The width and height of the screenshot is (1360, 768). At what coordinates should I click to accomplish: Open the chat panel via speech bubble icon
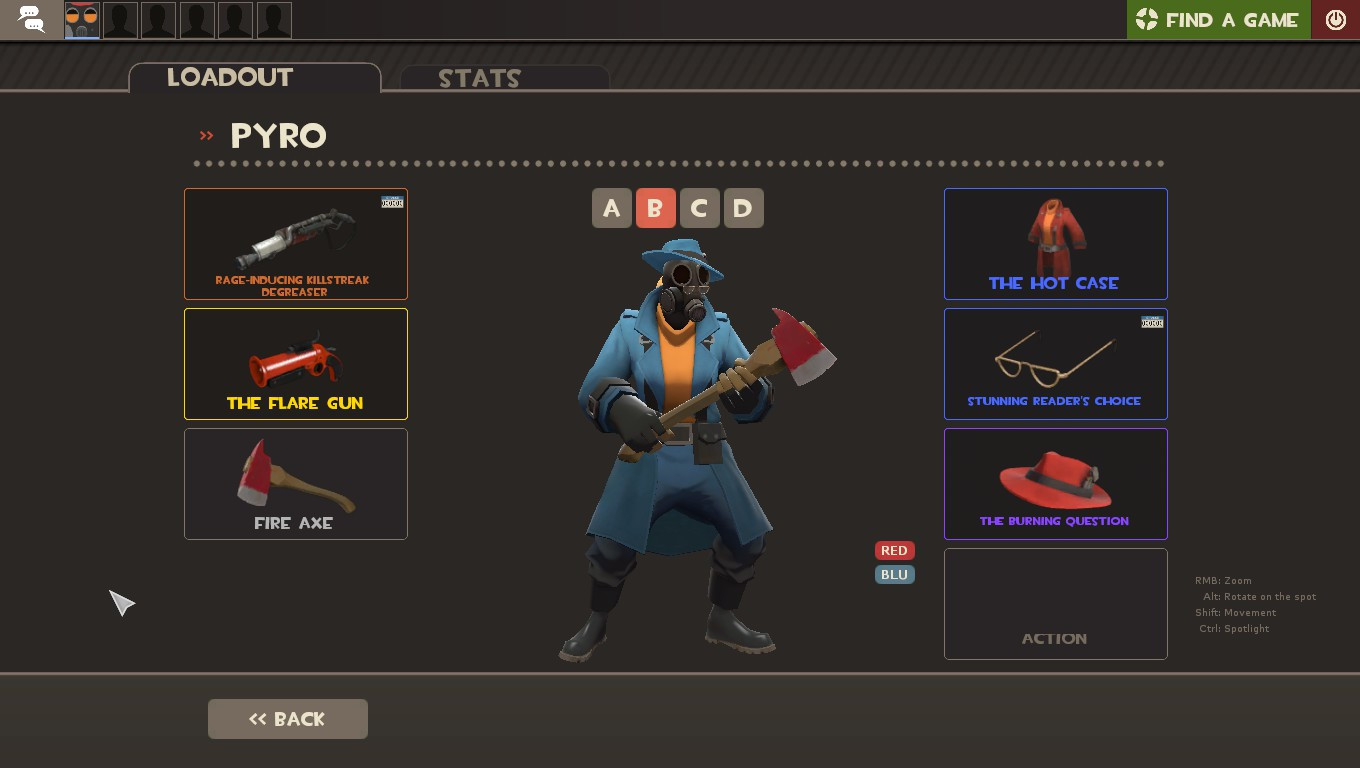click(x=30, y=19)
